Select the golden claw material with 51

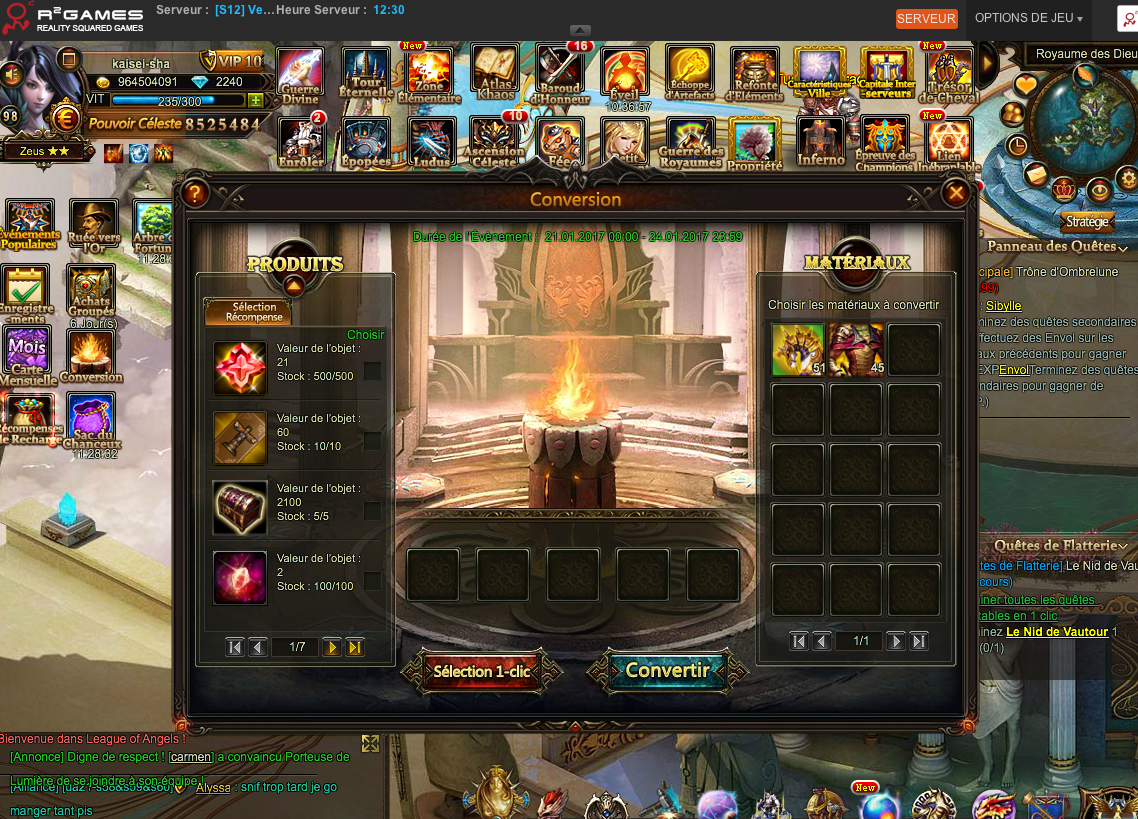click(x=798, y=350)
